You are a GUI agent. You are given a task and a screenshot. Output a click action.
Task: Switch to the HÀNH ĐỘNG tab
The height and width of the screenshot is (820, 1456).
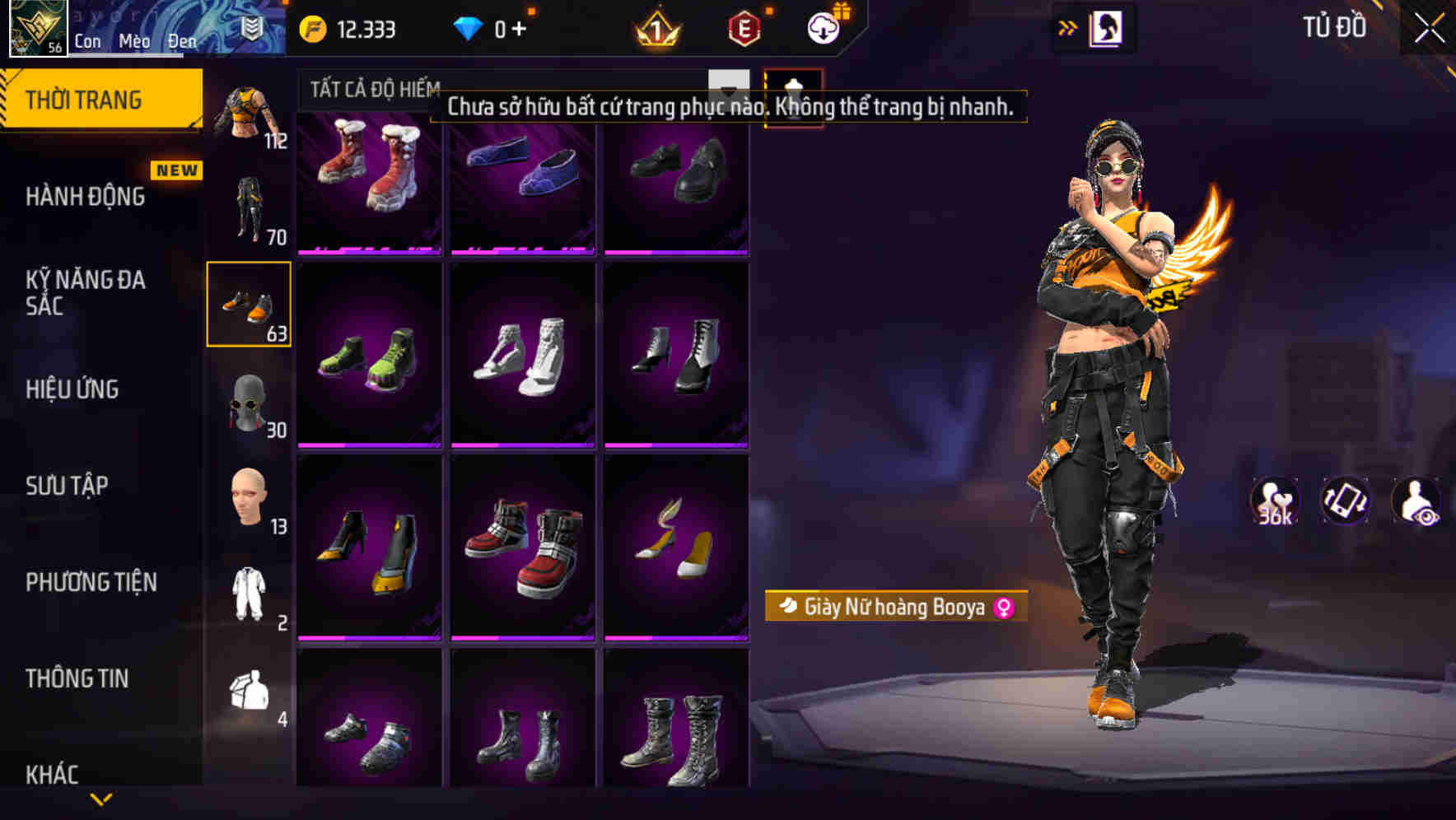[86, 197]
